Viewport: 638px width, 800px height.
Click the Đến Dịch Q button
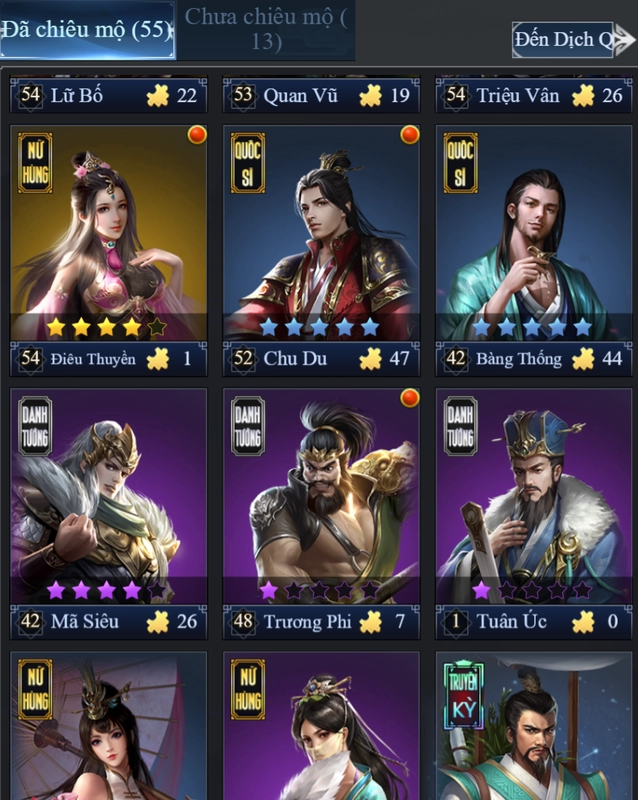point(567,40)
